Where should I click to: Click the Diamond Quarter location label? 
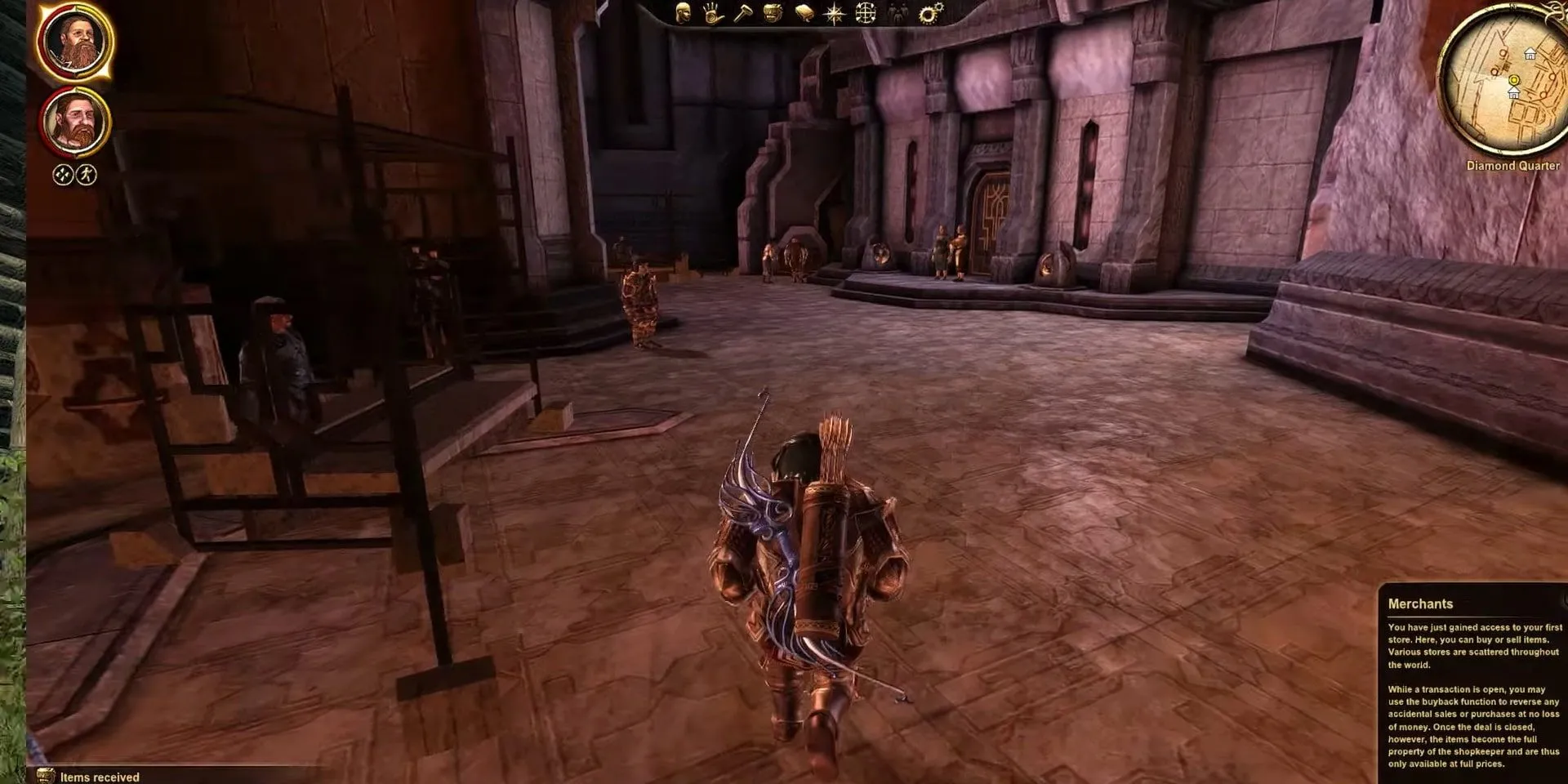pyautogui.click(x=1512, y=165)
